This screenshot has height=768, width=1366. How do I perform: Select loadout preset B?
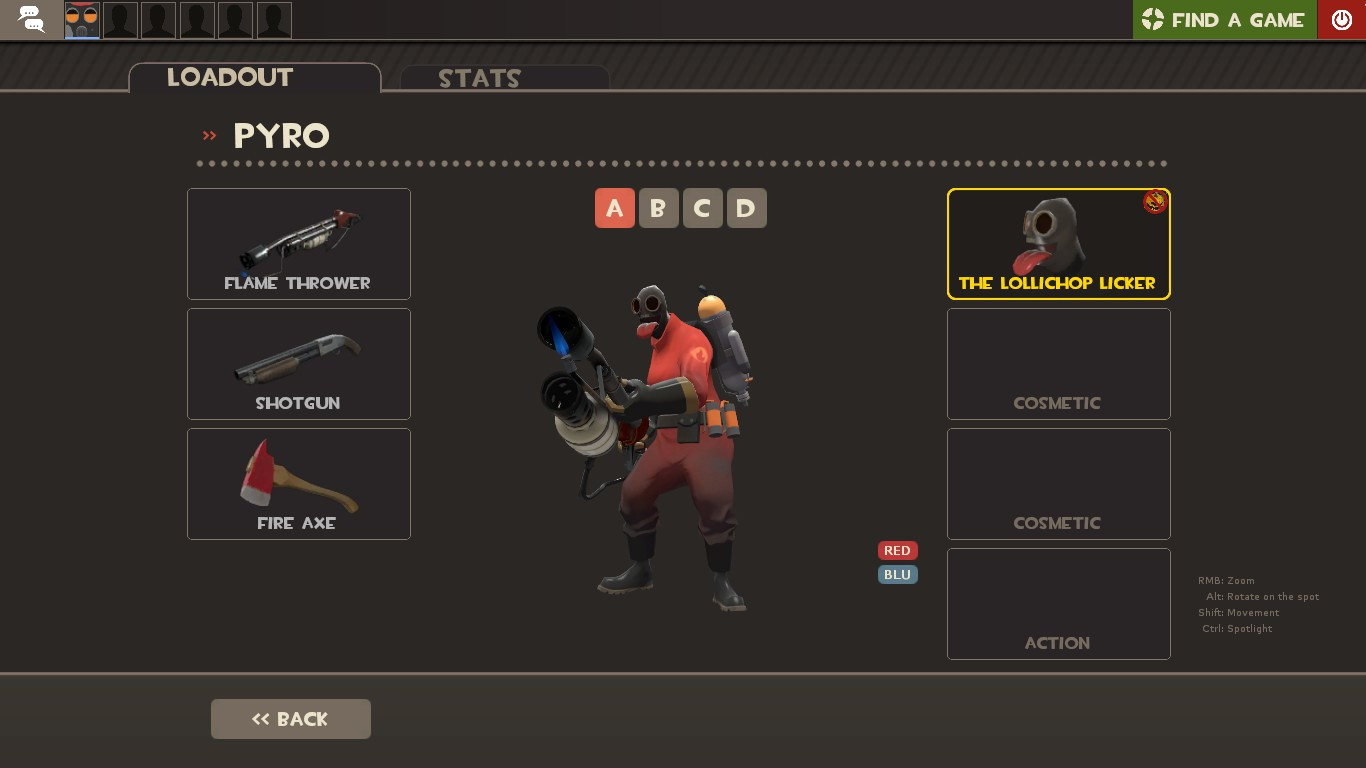click(659, 208)
